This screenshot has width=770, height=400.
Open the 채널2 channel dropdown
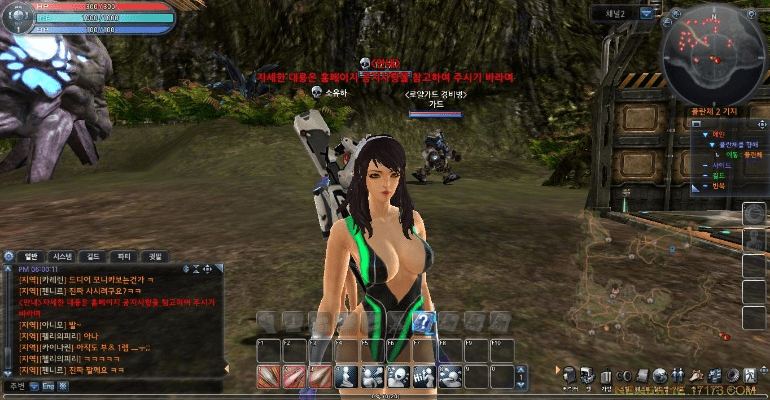646,13
